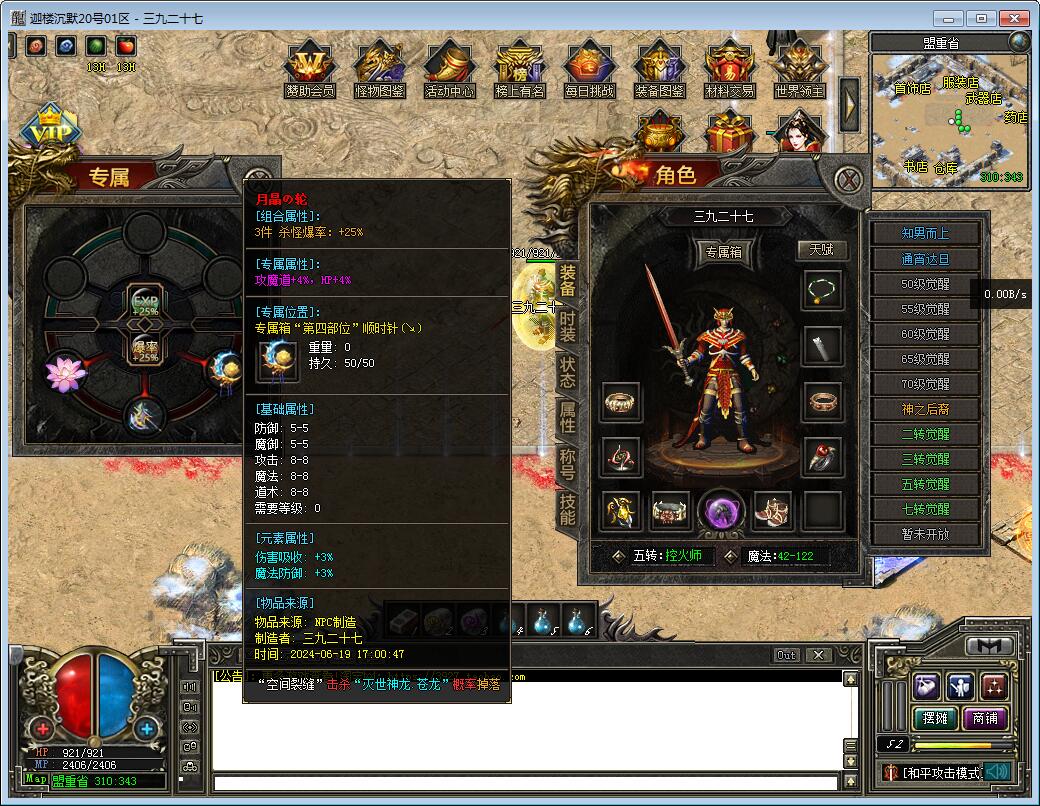This screenshot has height=806, width=1040.
Task: Show the 榜上有名 rankings
Action: coord(520,68)
